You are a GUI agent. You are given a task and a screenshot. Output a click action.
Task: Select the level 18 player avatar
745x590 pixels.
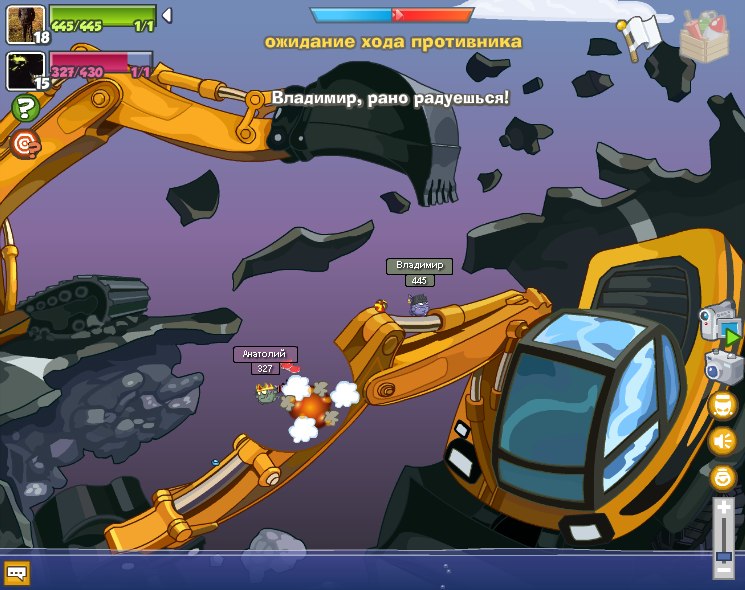point(24,23)
